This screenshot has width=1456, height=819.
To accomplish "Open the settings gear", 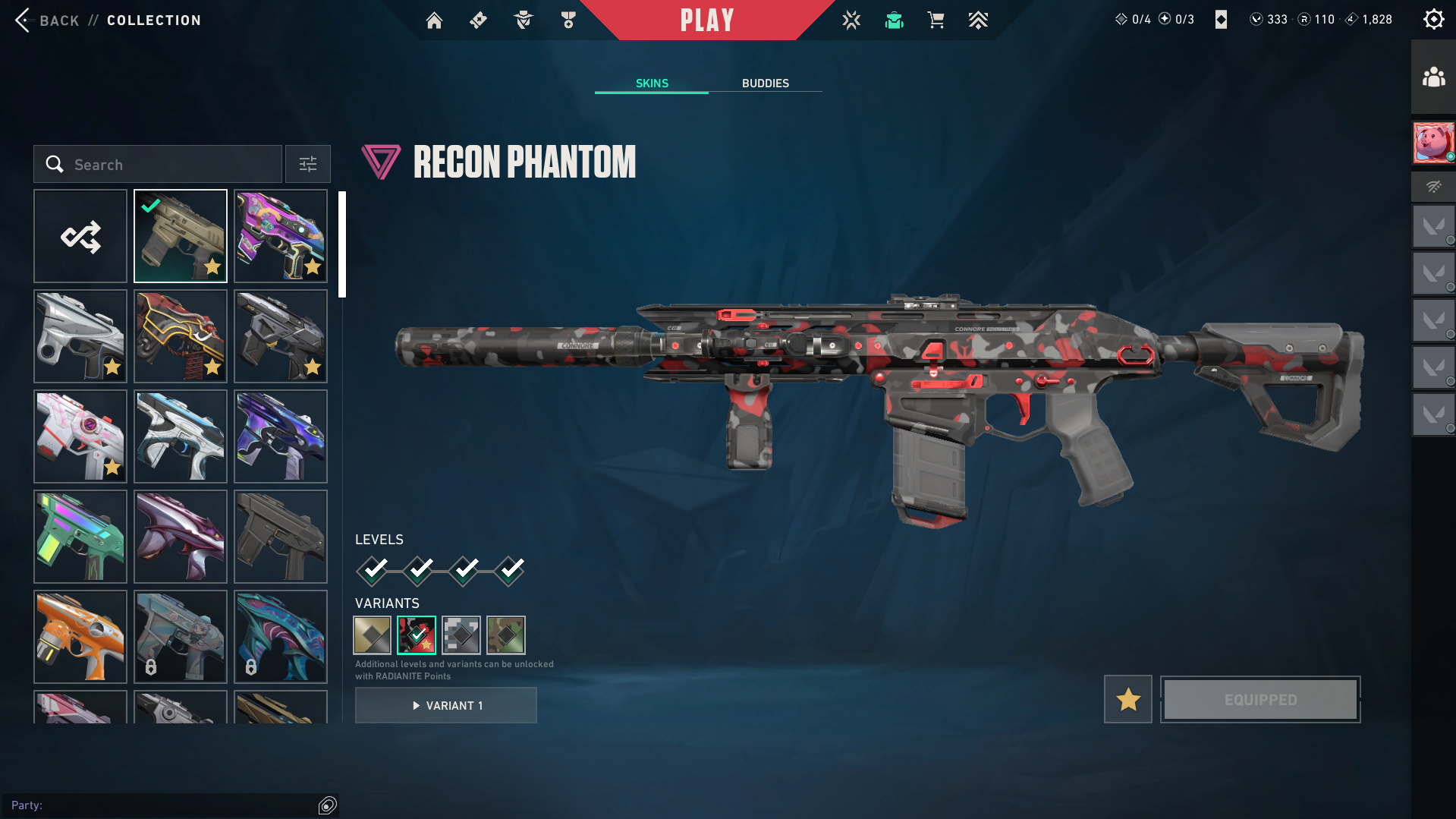I will click(1433, 20).
